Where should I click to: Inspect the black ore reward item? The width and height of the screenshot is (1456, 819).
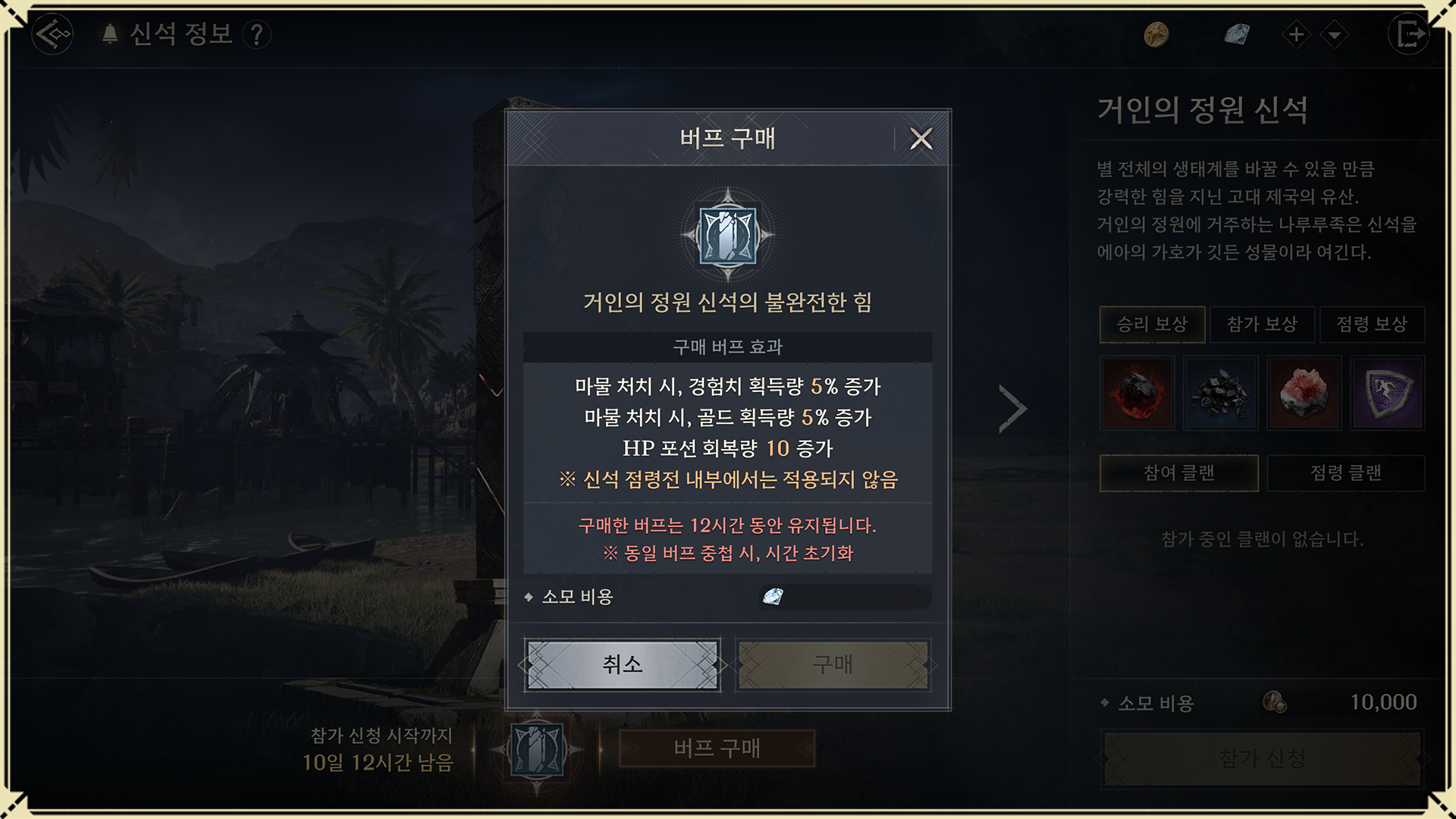[x=1220, y=393]
